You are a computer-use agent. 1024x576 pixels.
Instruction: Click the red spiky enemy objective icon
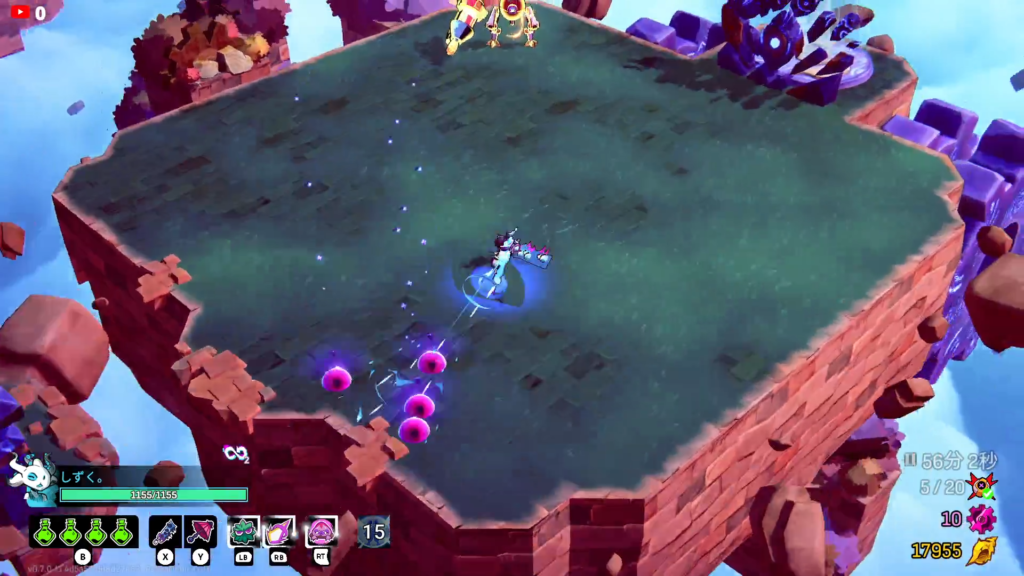click(981, 488)
